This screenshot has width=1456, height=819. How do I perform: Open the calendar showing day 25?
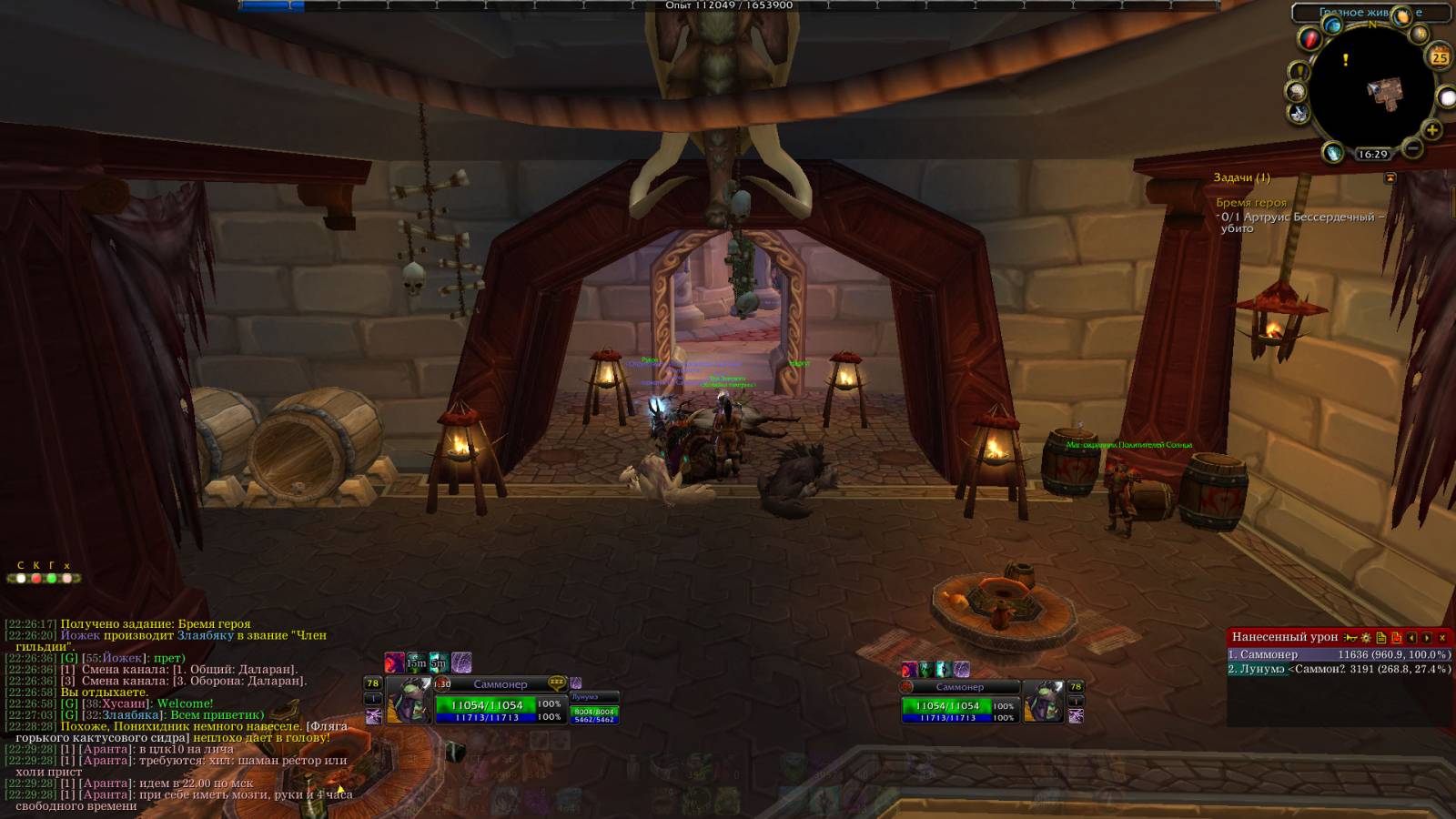(1440, 57)
